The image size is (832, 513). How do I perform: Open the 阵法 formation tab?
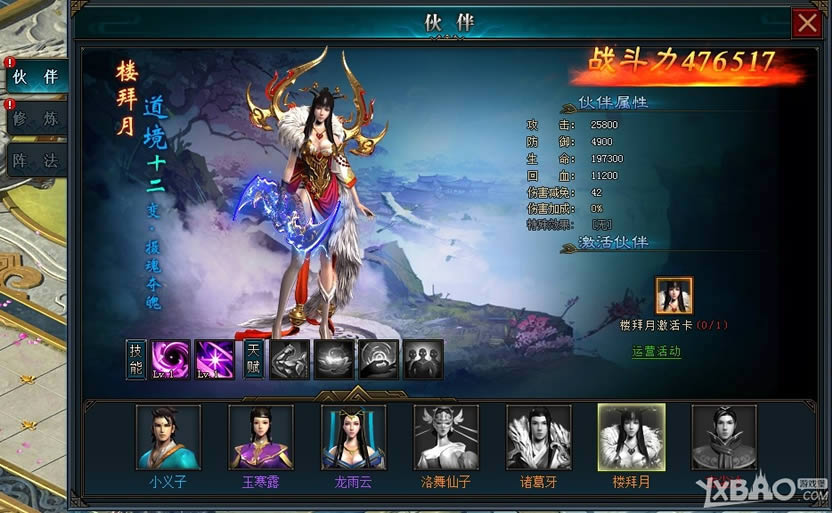coord(35,159)
